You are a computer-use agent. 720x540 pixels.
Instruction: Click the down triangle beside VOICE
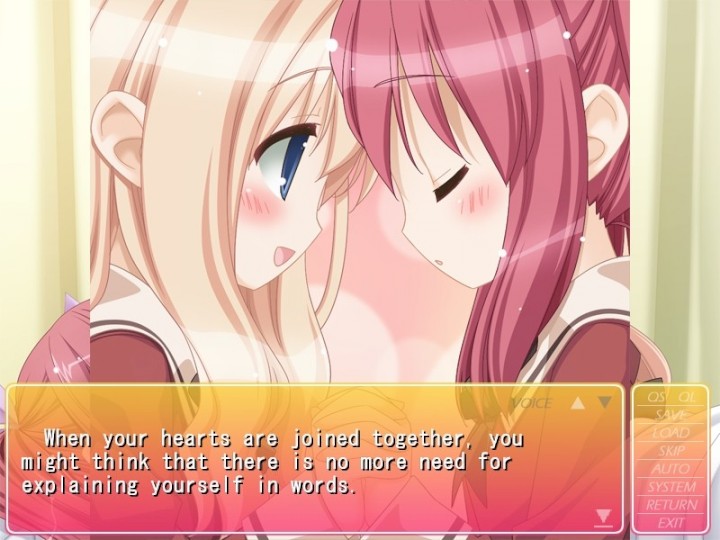coord(603,403)
